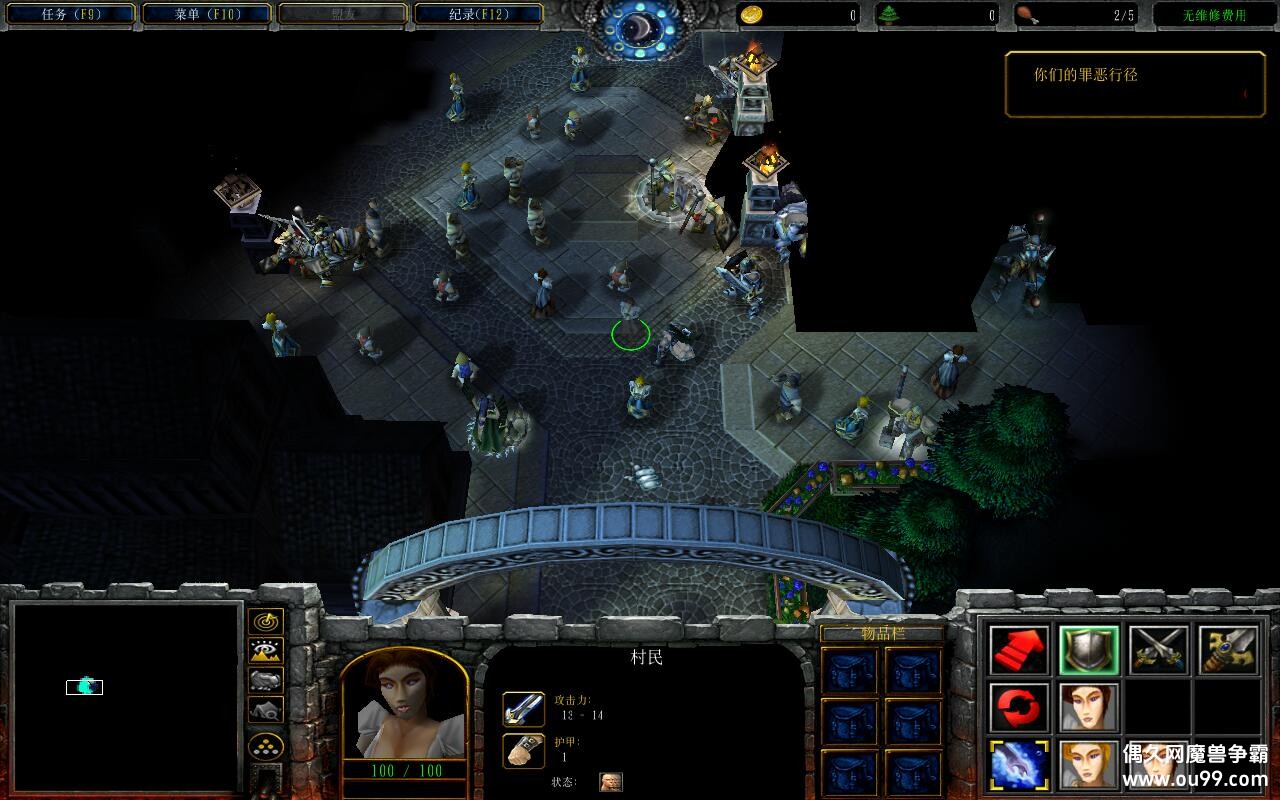Open the 任务 (F9) quests menu
The width and height of the screenshot is (1280, 800).
[70, 14]
